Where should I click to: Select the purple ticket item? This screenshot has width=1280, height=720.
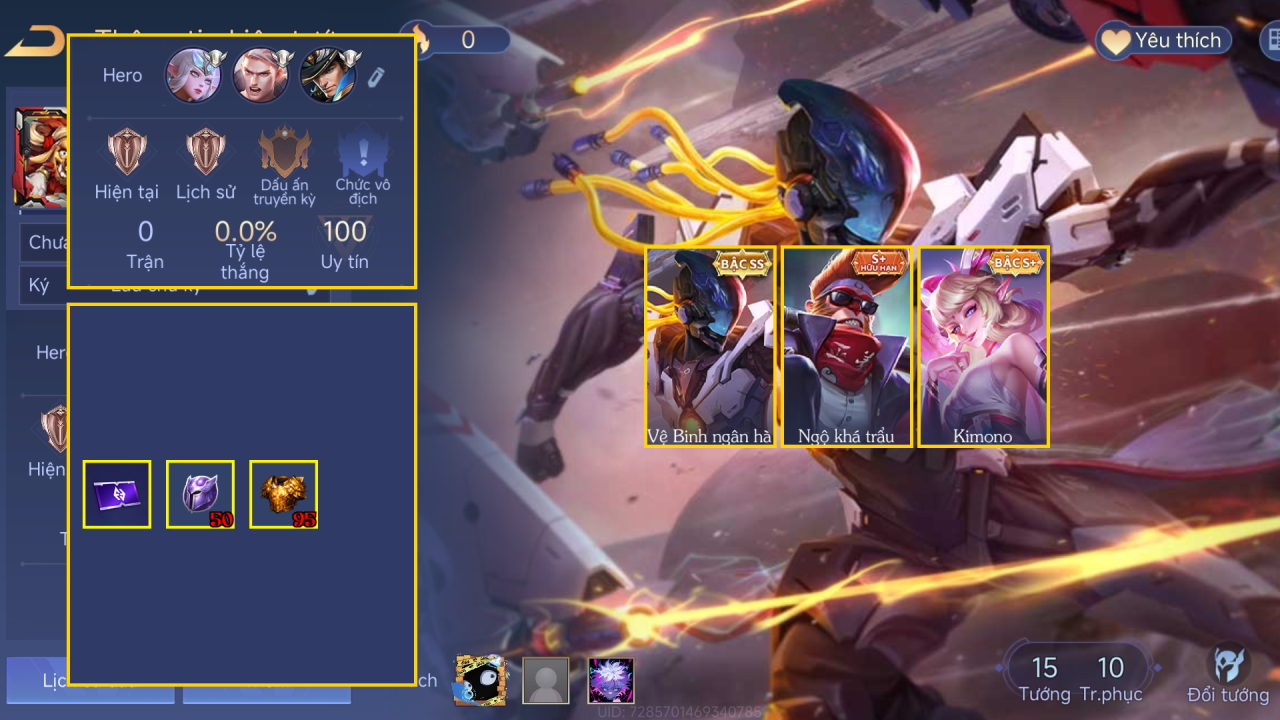pyautogui.click(x=117, y=494)
